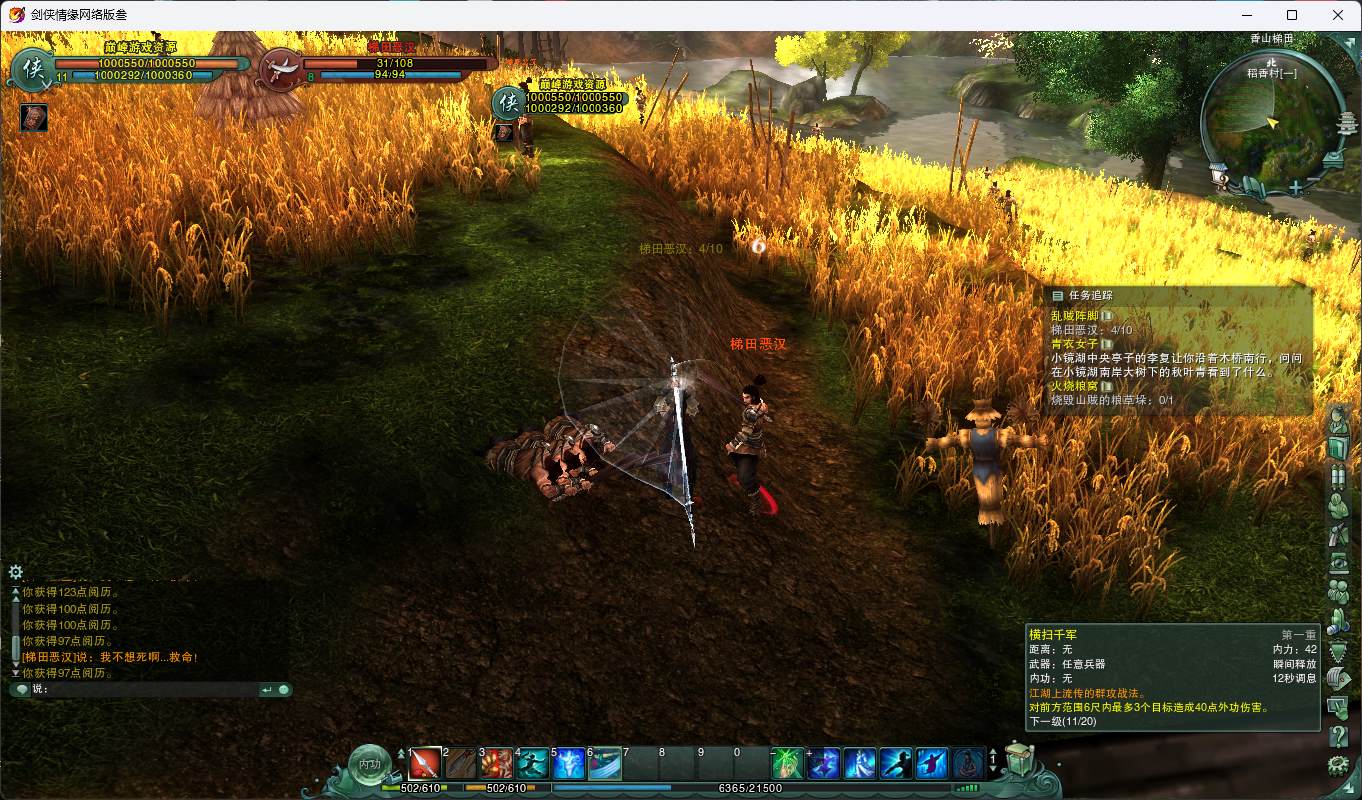The height and width of the screenshot is (800, 1362).
Task: Select the 梯田恶汉 target portrait frame
Action: pyautogui.click(x=282, y=70)
